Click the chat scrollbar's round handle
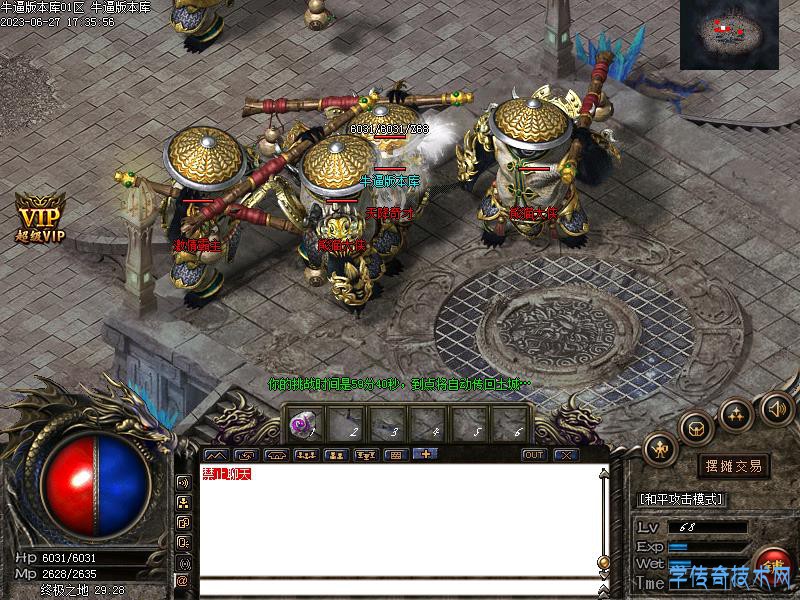 (x=603, y=561)
